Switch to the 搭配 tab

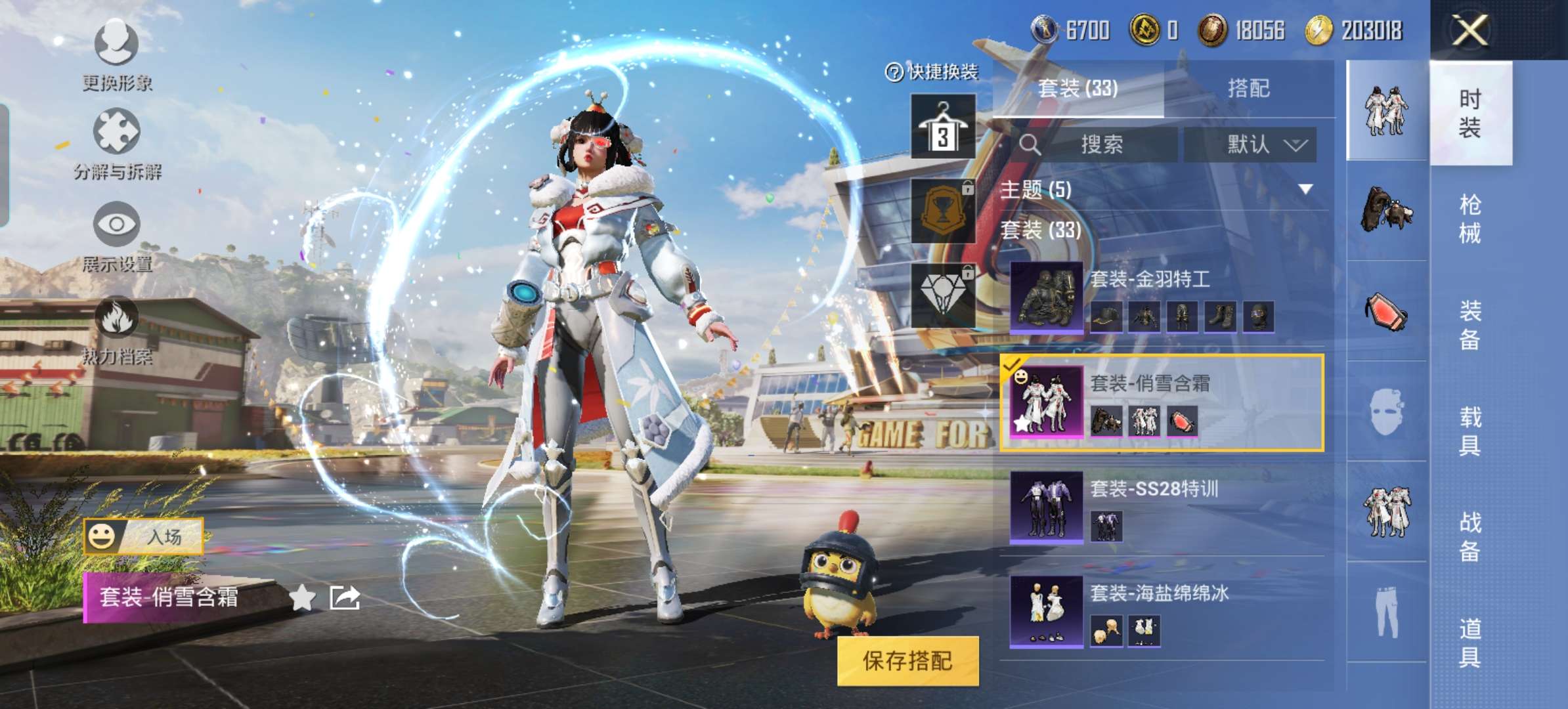(1248, 89)
